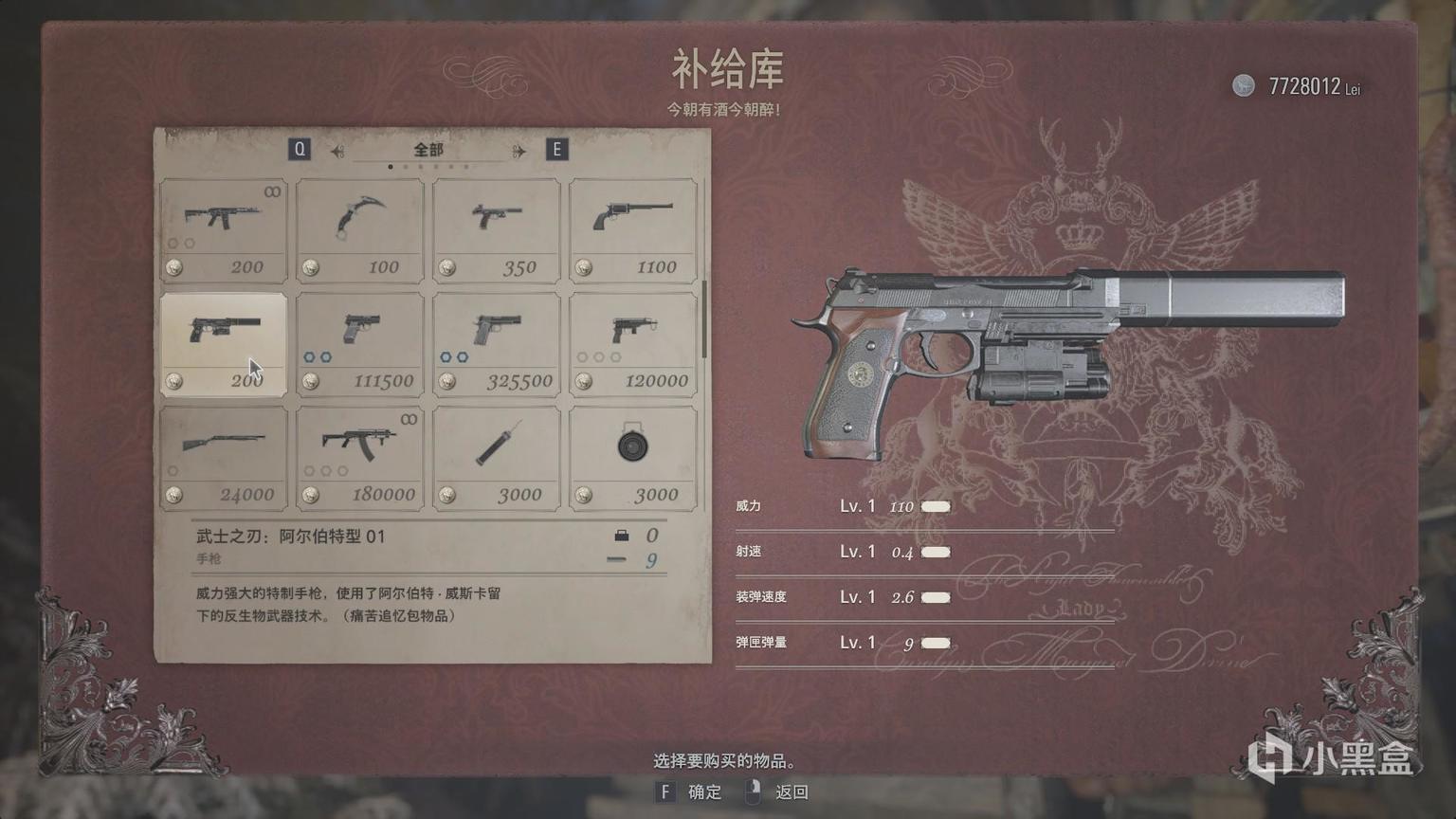Image resolution: width=1456 pixels, height=819 pixels.
Task: Switch categories using the Q key button
Action: click(x=300, y=149)
